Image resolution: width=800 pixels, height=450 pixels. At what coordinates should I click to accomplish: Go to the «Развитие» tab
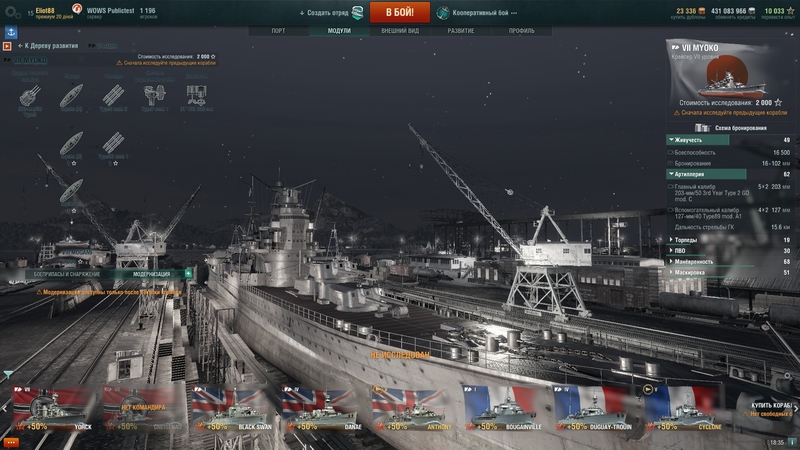(x=461, y=31)
